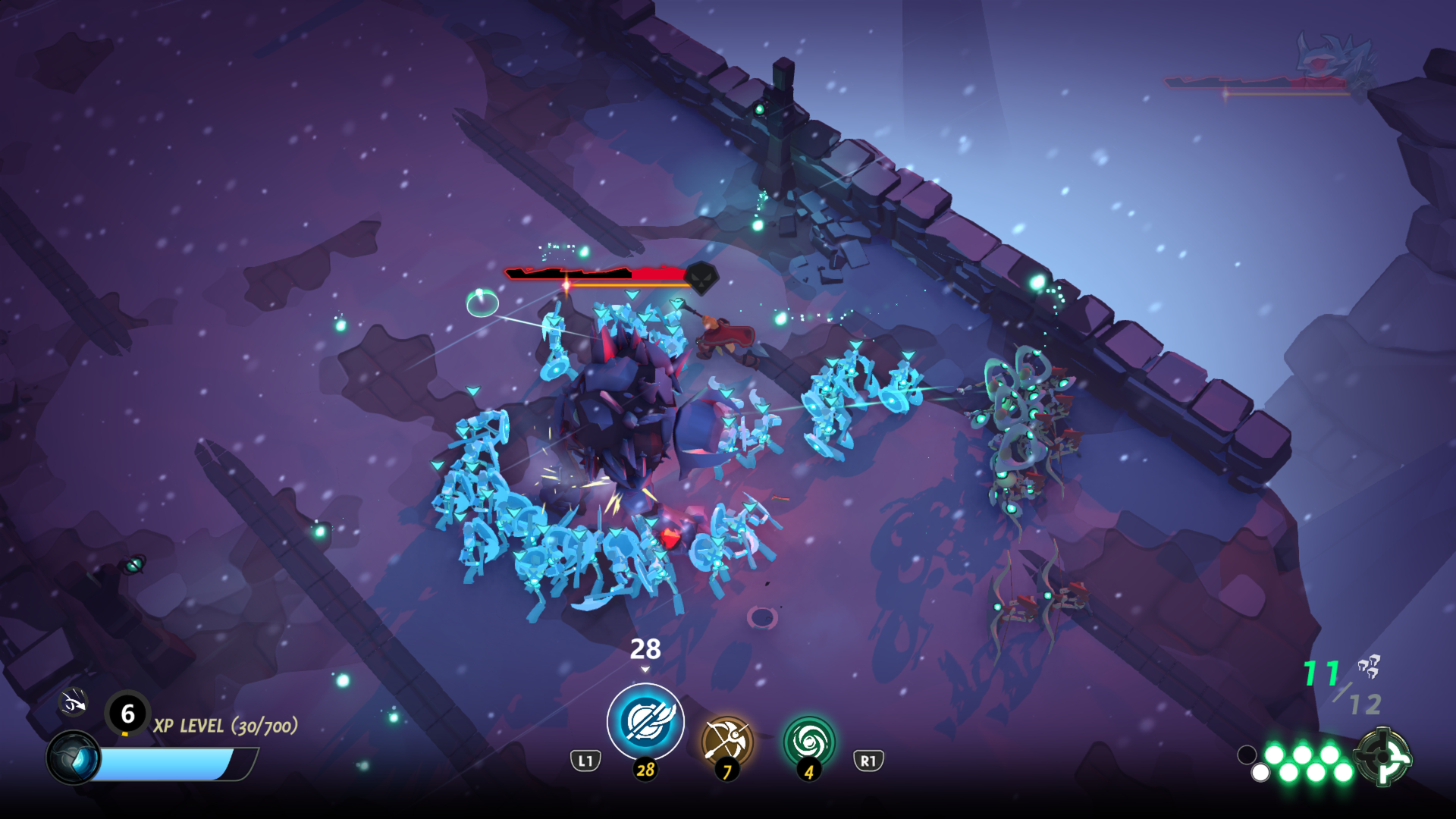The height and width of the screenshot is (819, 1456).
Task: Choose the orange bow archer guardian icon
Action: (727, 741)
